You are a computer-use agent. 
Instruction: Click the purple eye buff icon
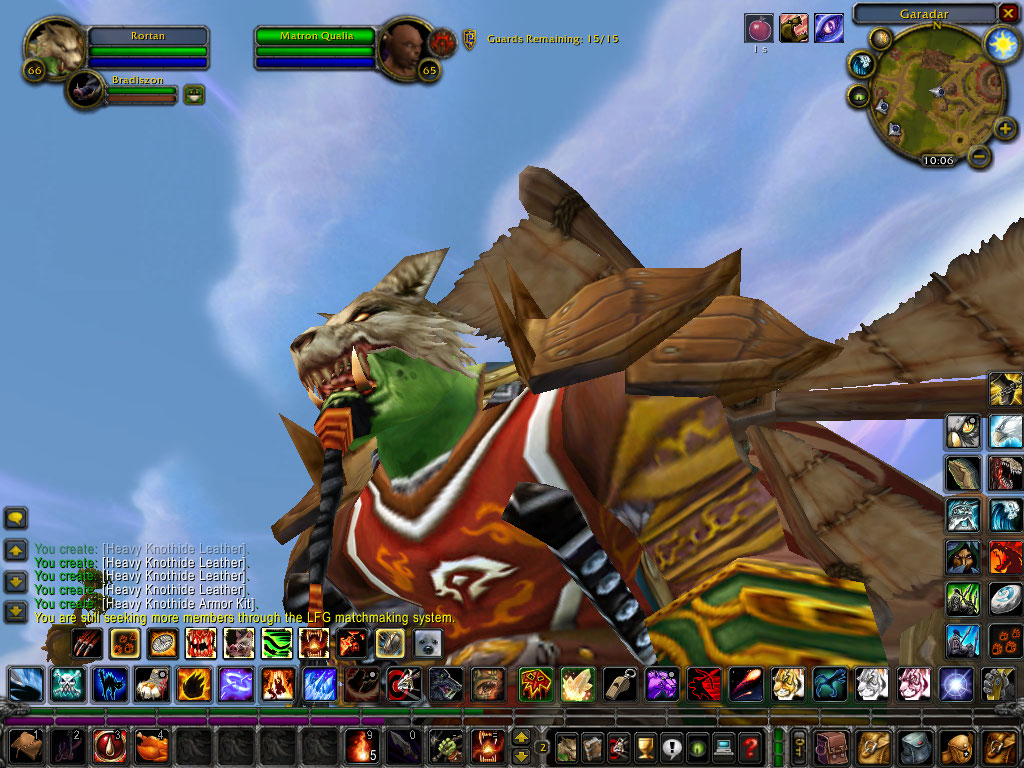(x=828, y=28)
